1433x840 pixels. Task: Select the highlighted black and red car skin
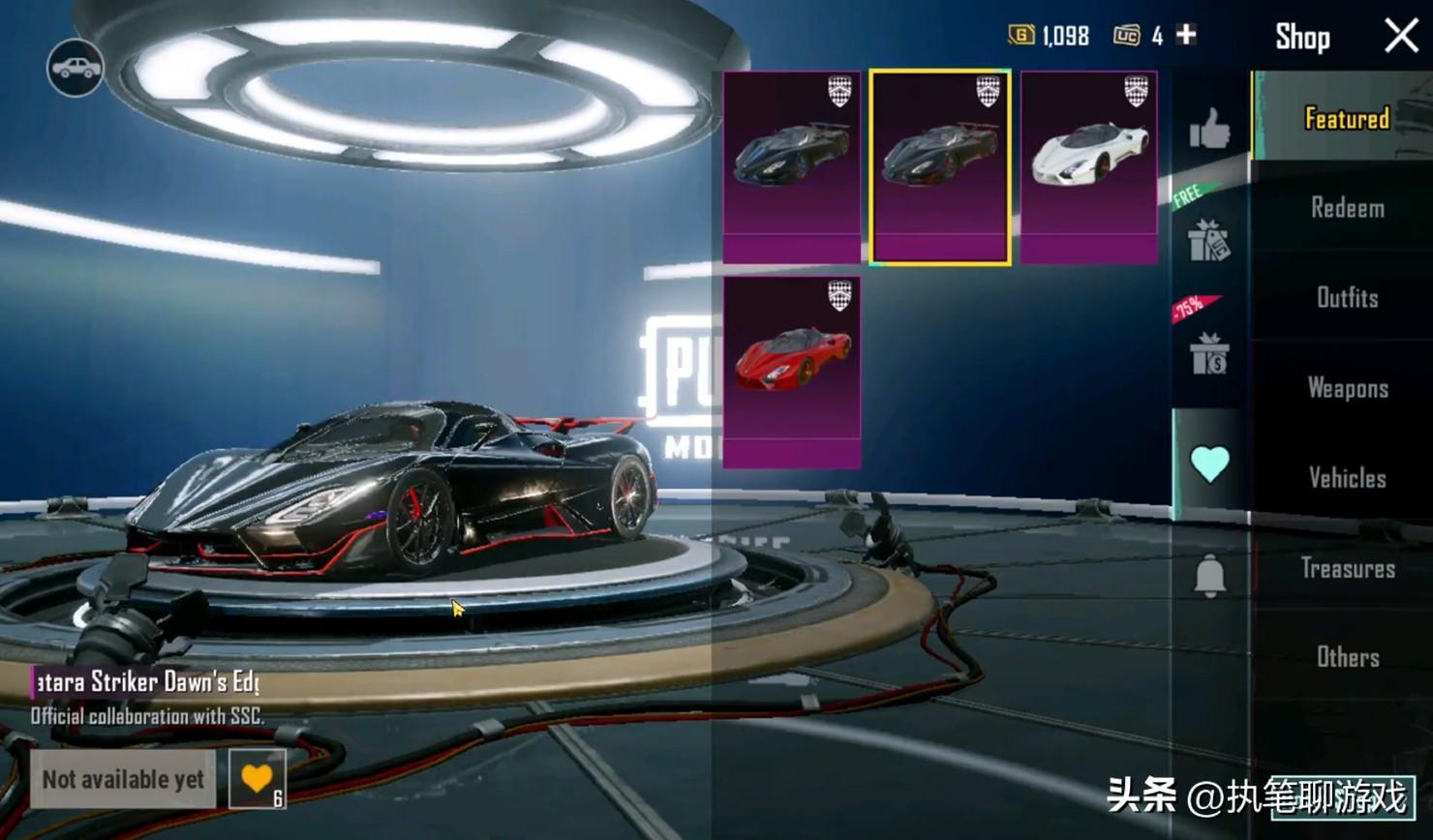pyautogui.click(x=940, y=166)
